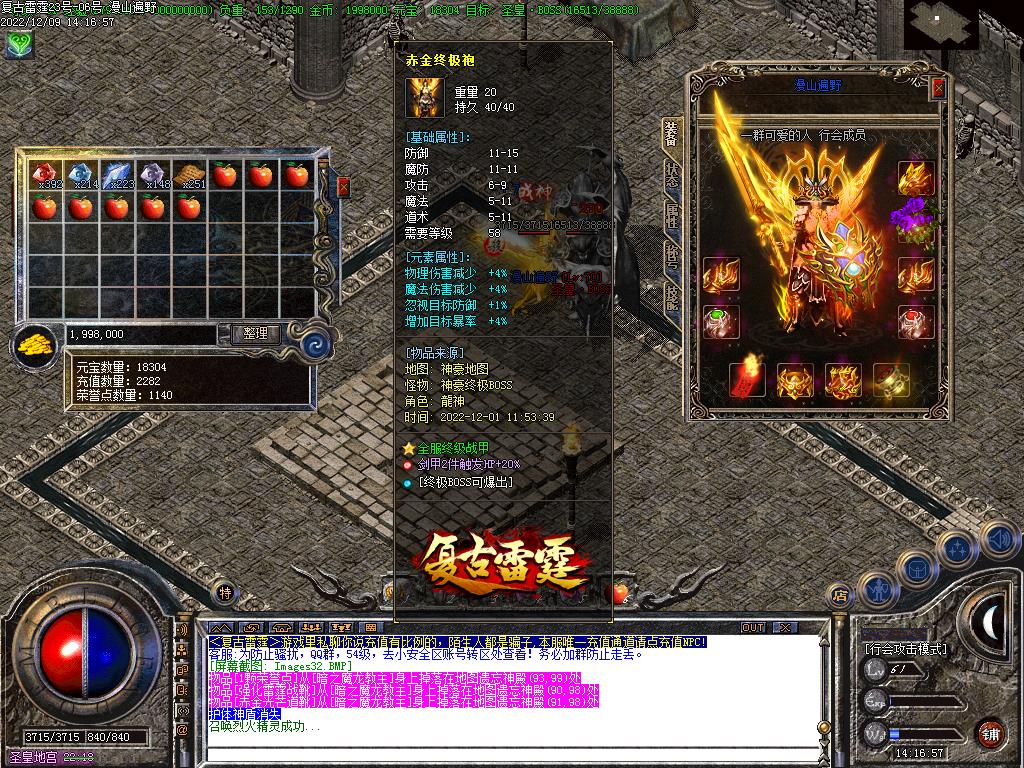Click the 整理 sort button
1024x768 pixels.
[255, 334]
